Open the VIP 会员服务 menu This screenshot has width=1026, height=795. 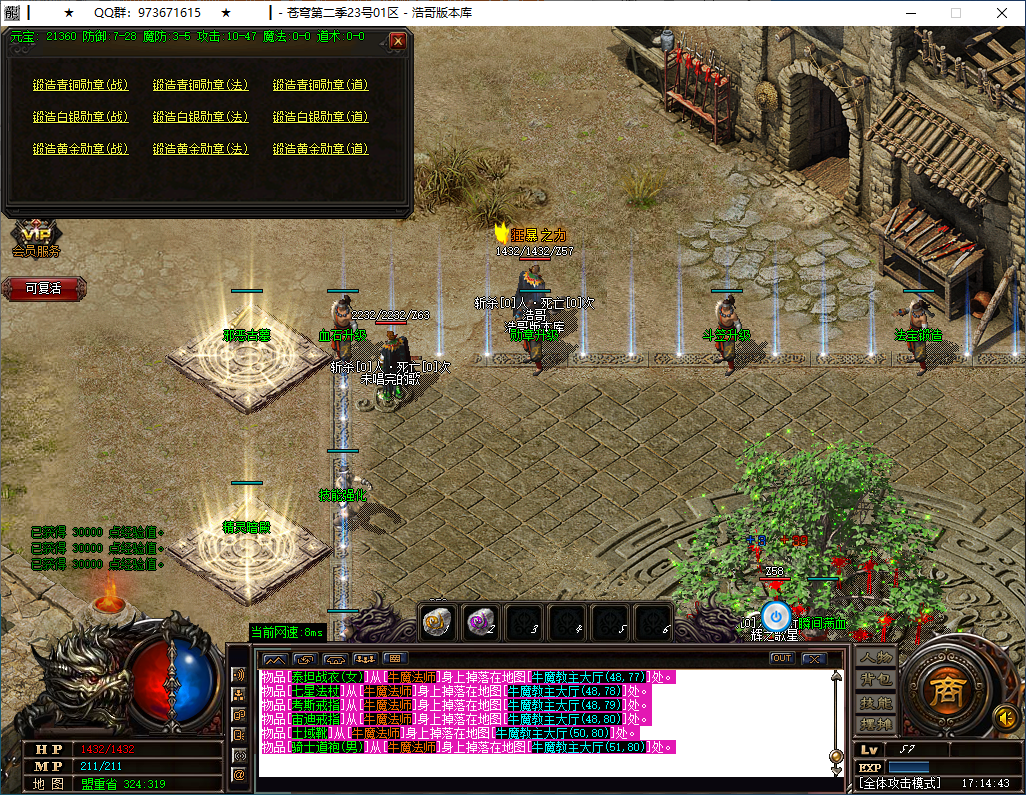(36, 238)
